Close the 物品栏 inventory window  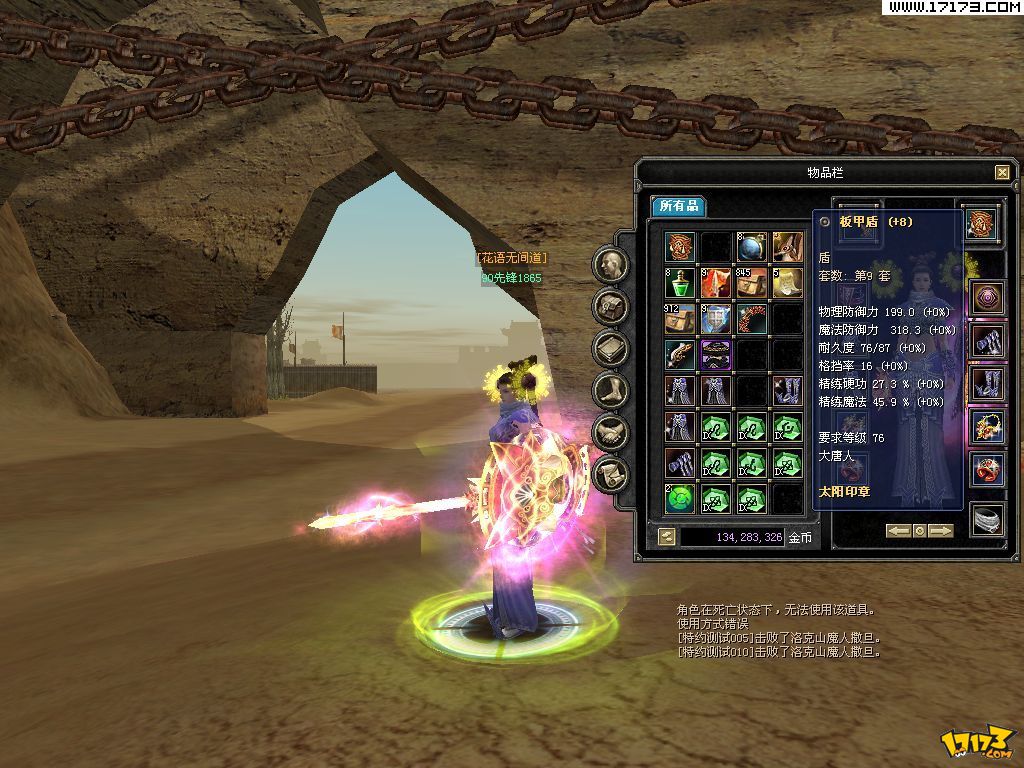click(x=1002, y=172)
